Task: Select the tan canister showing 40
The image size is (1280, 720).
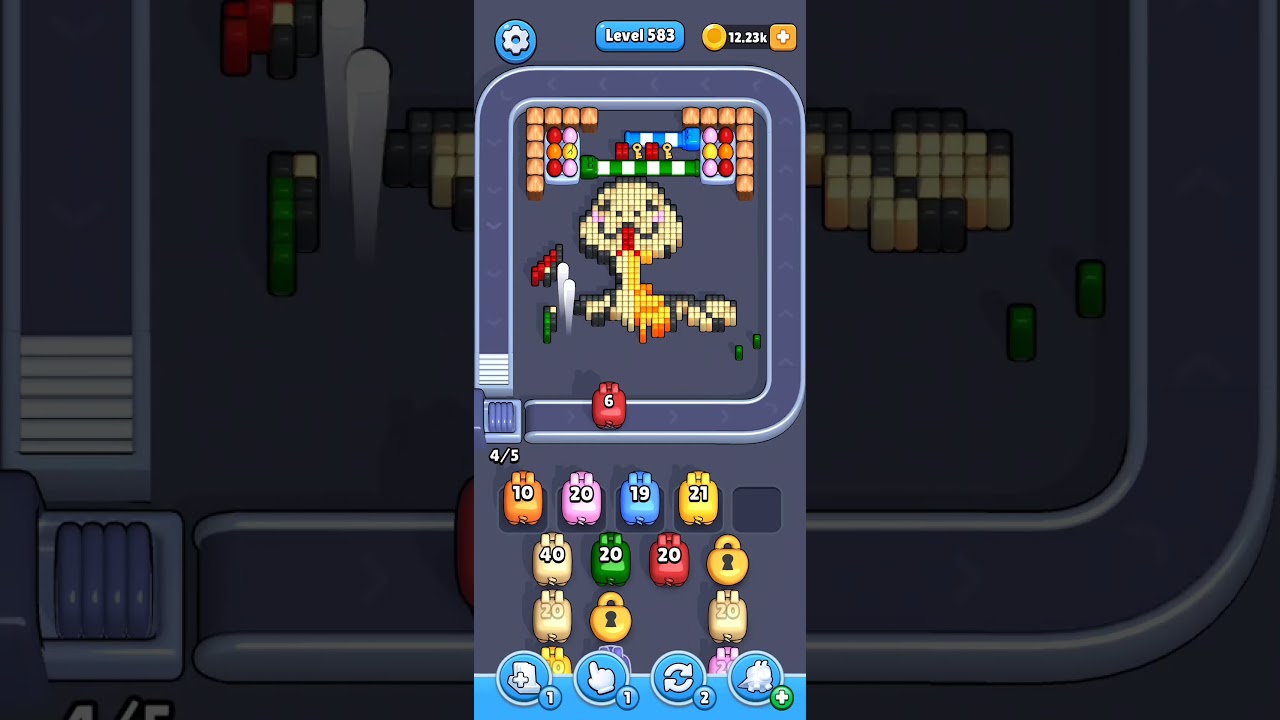Action: 553,557
